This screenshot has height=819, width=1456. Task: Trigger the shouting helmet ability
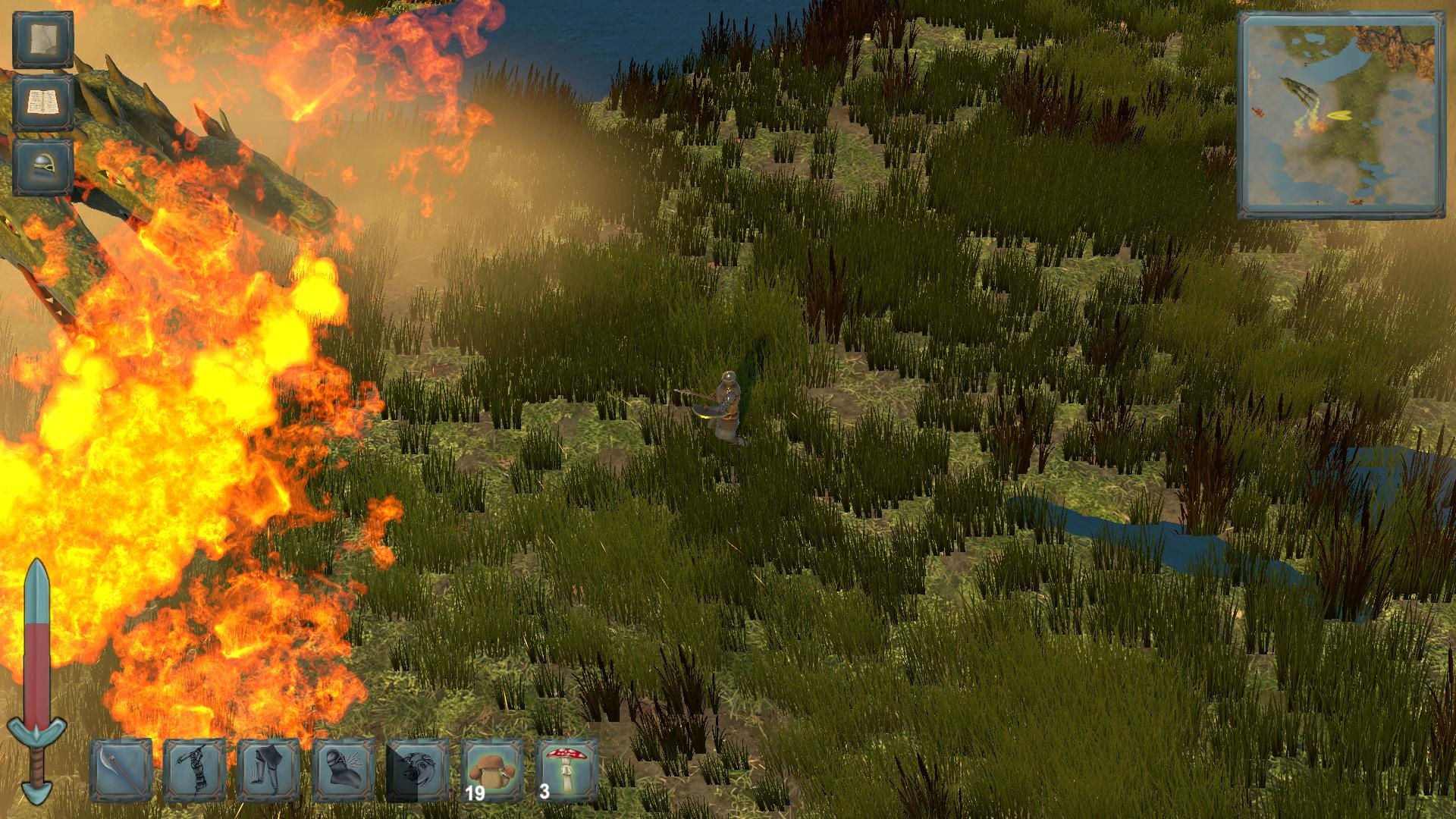click(344, 770)
